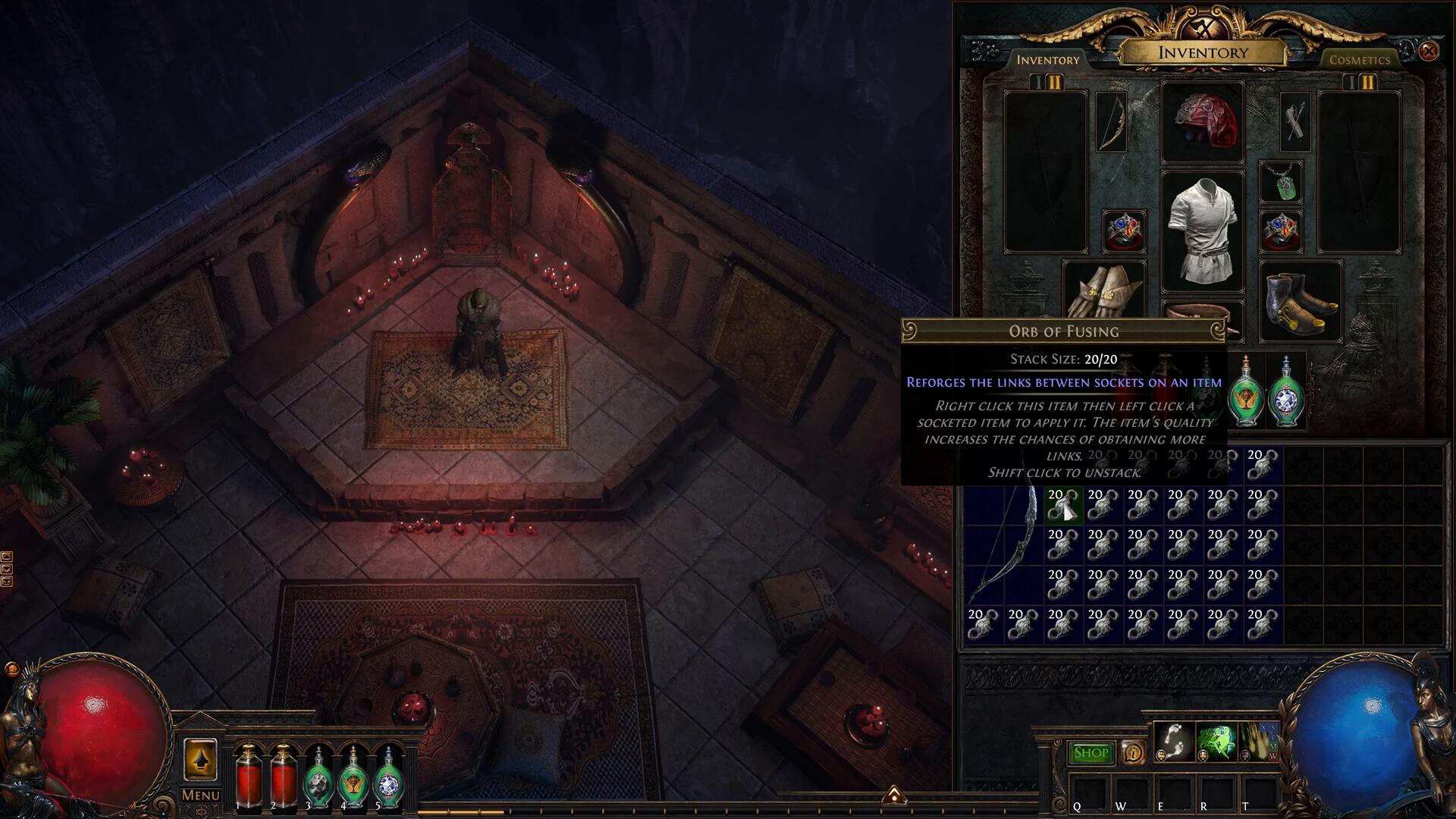The image size is (1456, 819).
Task: Select the equipped green amulet
Action: coord(1281,183)
